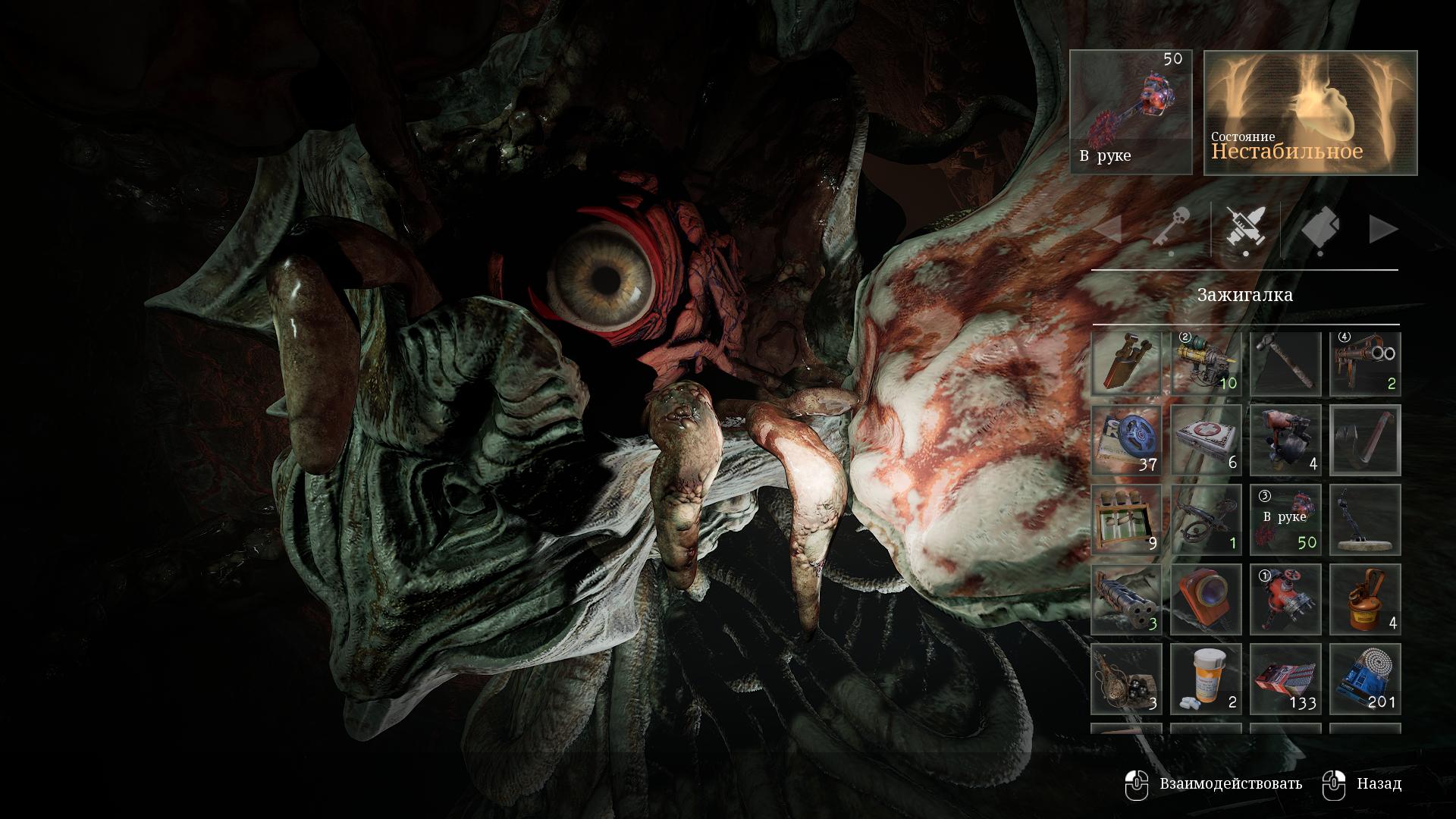The height and width of the screenshot is (819, 1456).
Task: Choose the hammer in the inventory
Action: pyautogui.click(x=1285, y=364)
